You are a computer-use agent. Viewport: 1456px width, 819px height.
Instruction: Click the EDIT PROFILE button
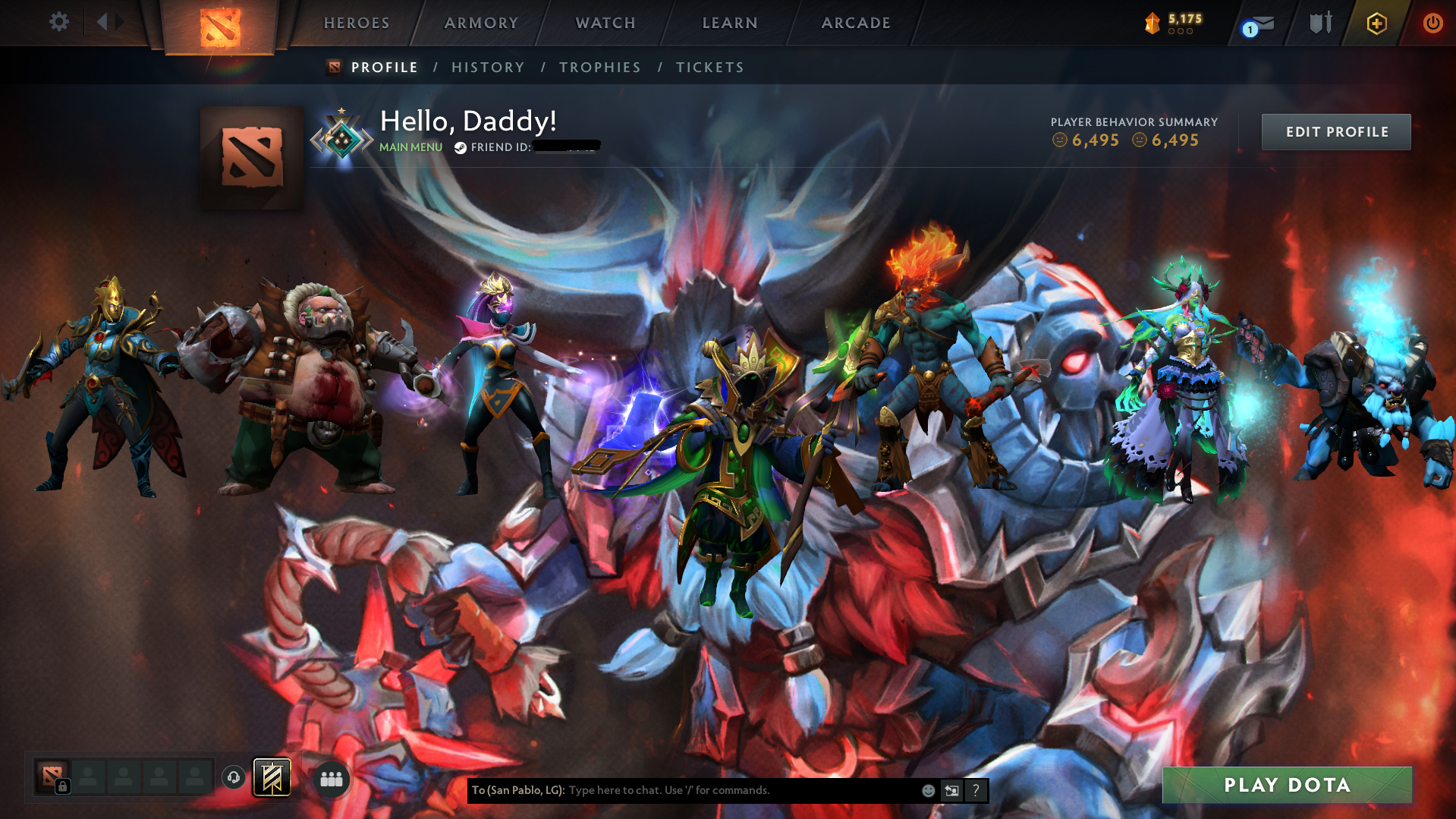1335,131
